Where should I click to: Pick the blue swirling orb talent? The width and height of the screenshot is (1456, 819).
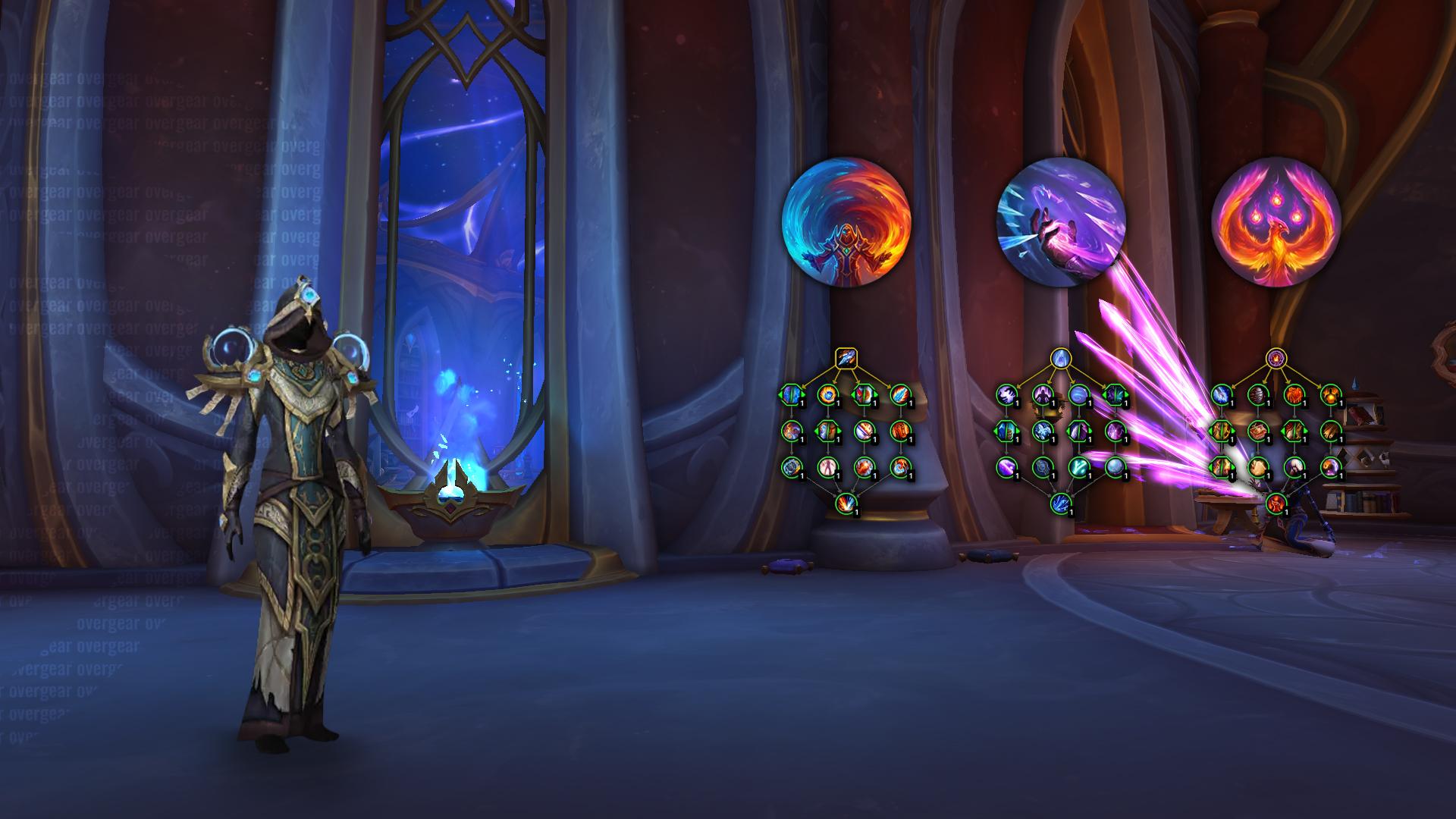[1079, 394]
